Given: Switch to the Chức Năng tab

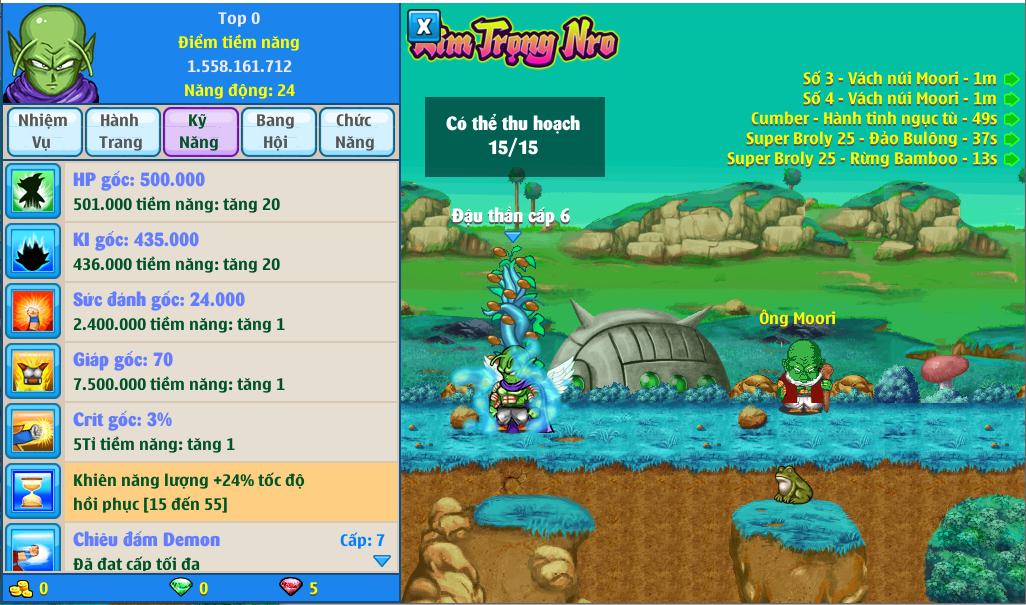Looking at the screenshot, I should (355, 132).
